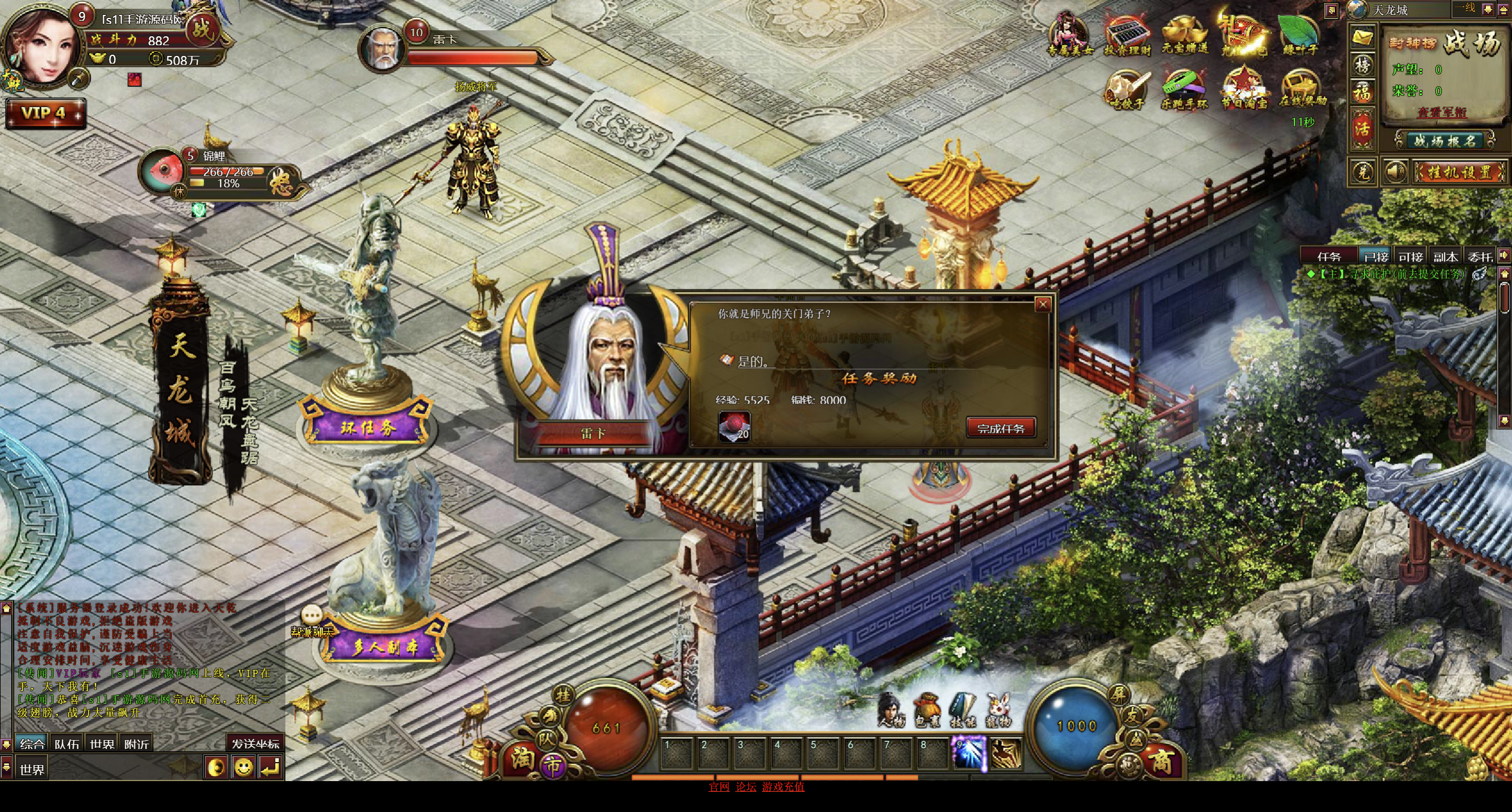Image resolution: width=1512 pixels, height=812 pixels.
Task: Open the chat emoji smiley picker
Action: pyautogui.click(x=243, y=768)
